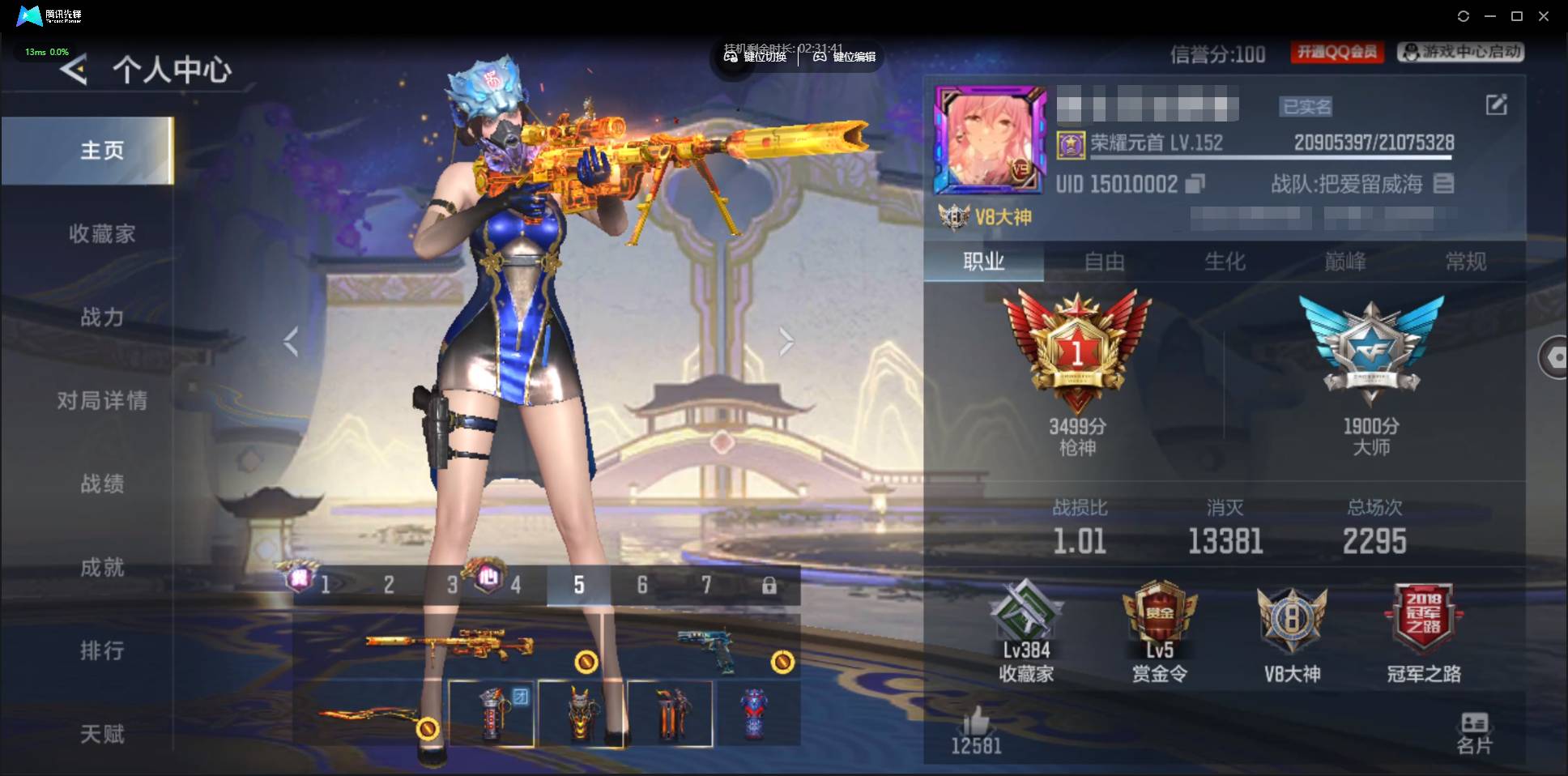The width and height of the screenshot is (1568, 776).
Task: View the 排行 rankings page
Action: coord(102,650)
